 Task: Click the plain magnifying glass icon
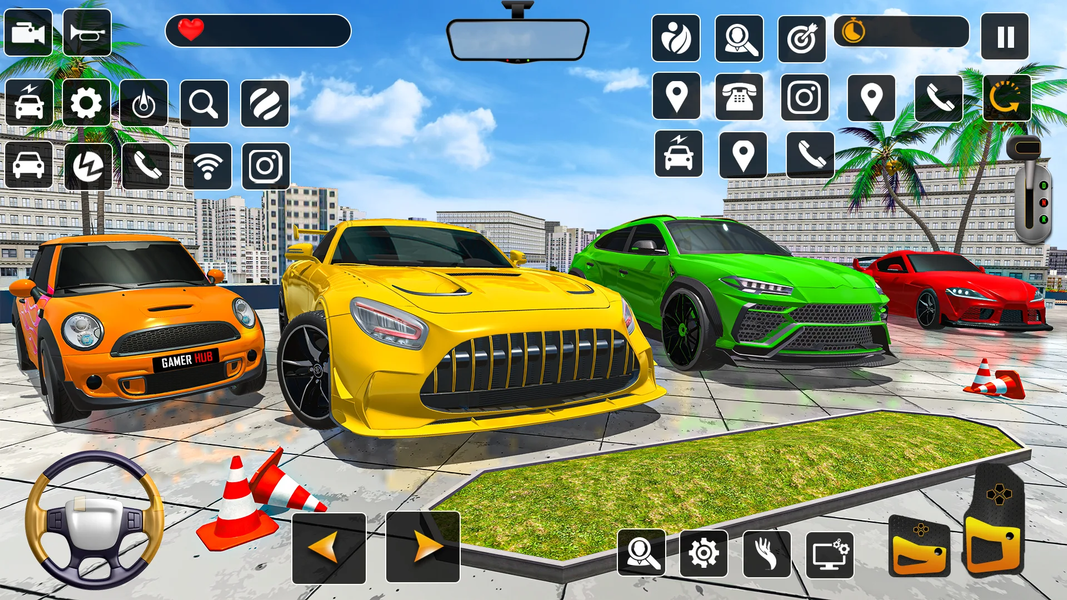pos(204,103)
